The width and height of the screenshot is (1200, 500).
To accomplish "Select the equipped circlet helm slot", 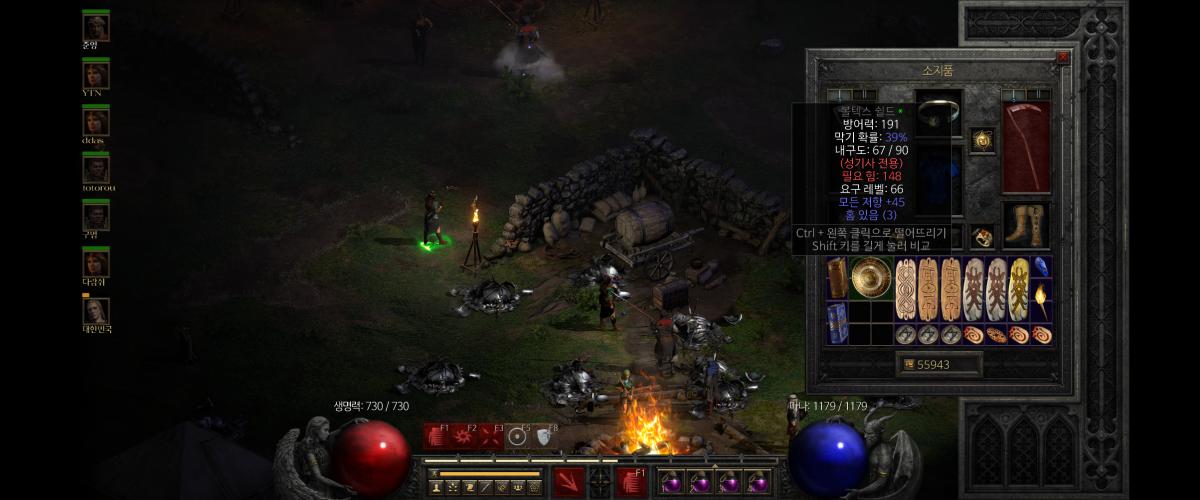I will [x=939, y=111].
